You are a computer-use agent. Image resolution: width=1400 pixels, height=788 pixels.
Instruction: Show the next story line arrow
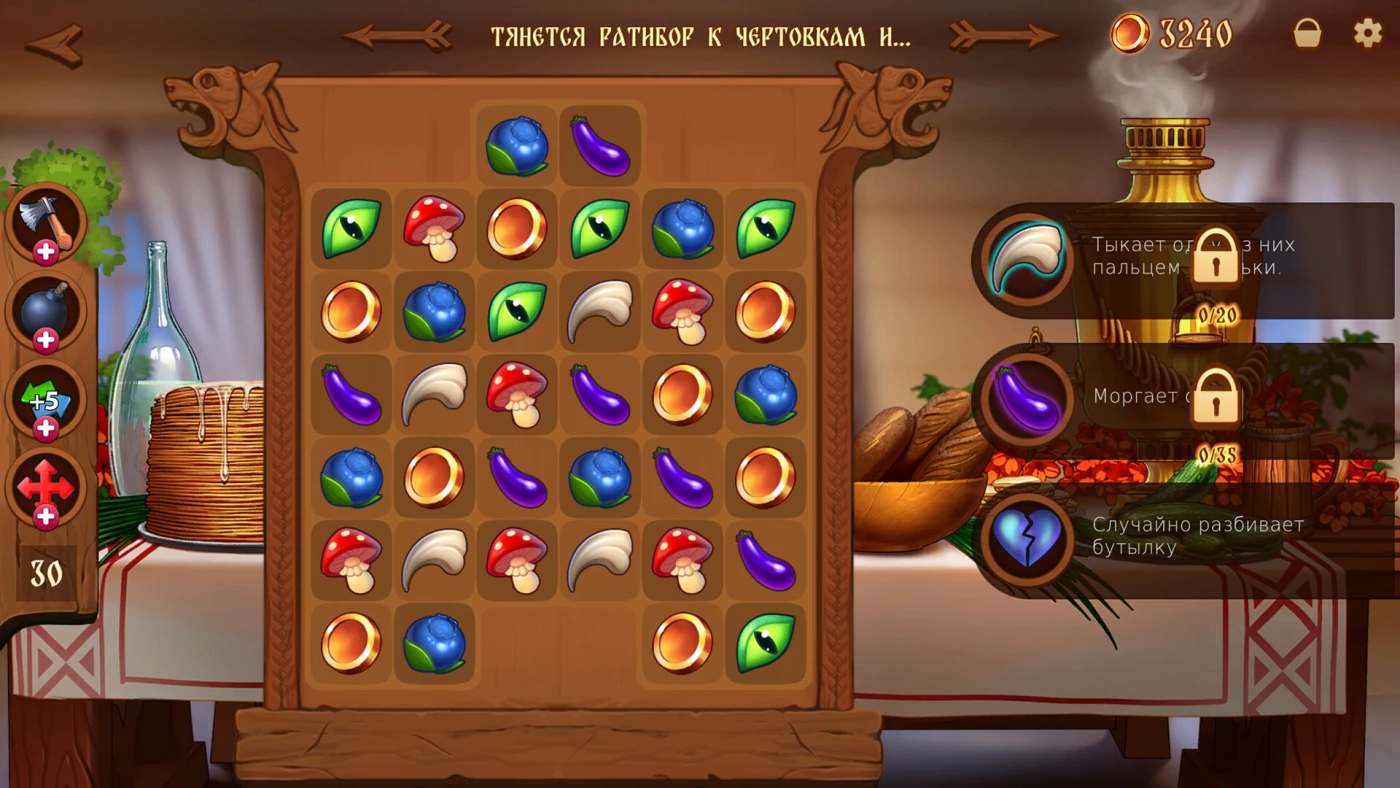(x=1003, y=36)
